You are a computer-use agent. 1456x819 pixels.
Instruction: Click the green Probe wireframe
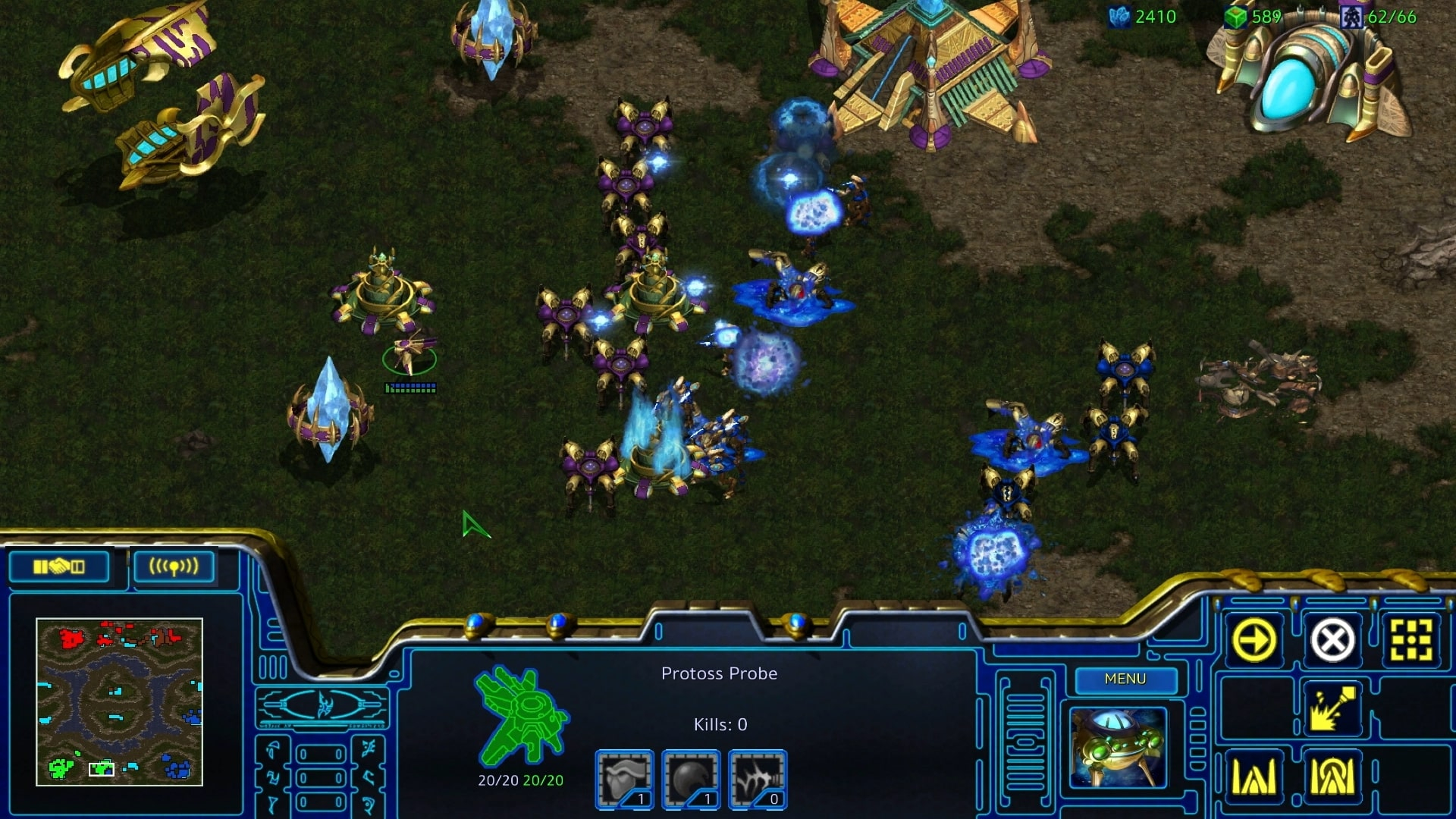coord(521,714)
